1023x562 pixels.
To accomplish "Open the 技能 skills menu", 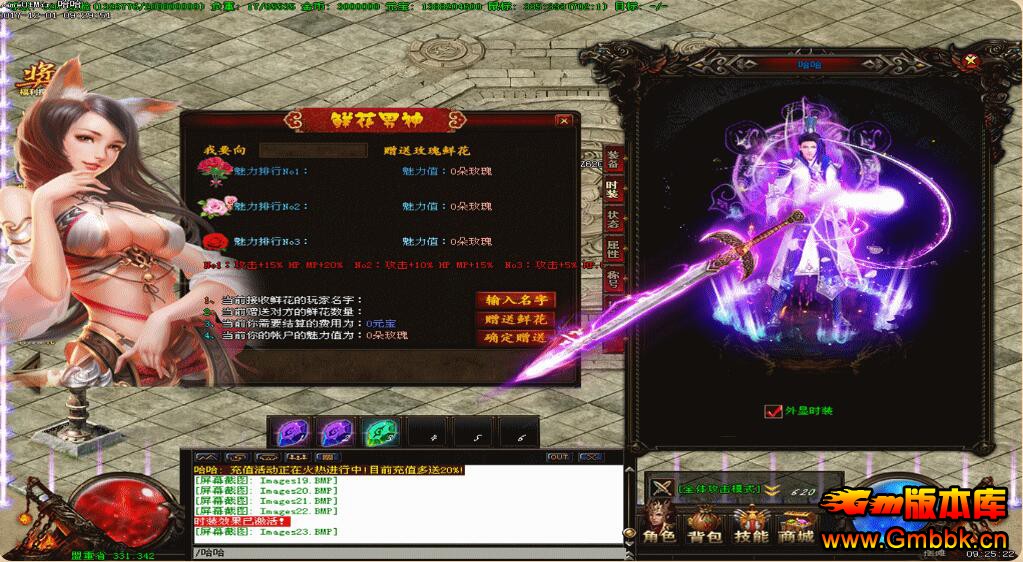I will click(x=750, y=526).
